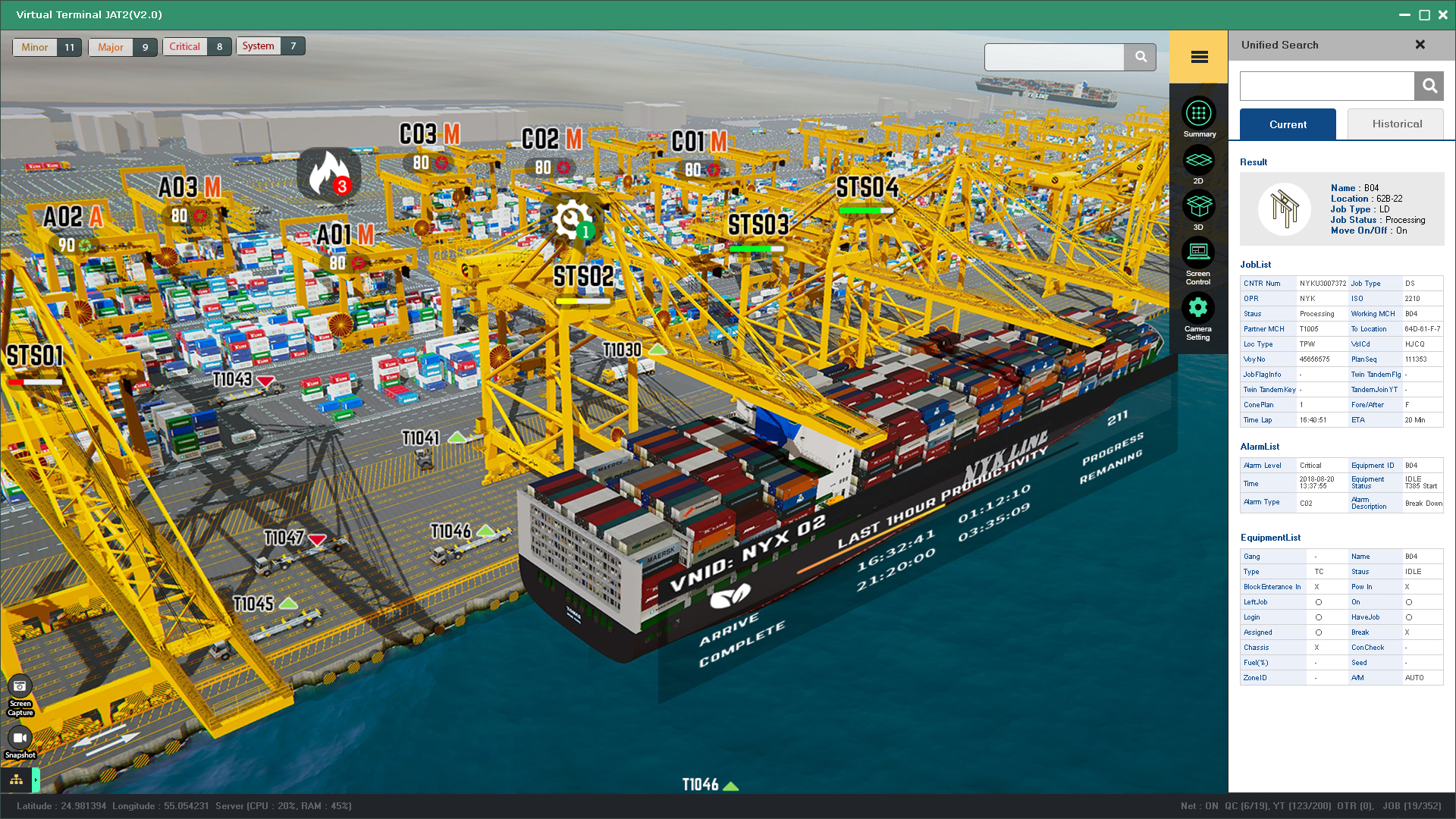The image size is (1456, 819).
Task: Close the Unified Search panel
Action: (1420, 45)
